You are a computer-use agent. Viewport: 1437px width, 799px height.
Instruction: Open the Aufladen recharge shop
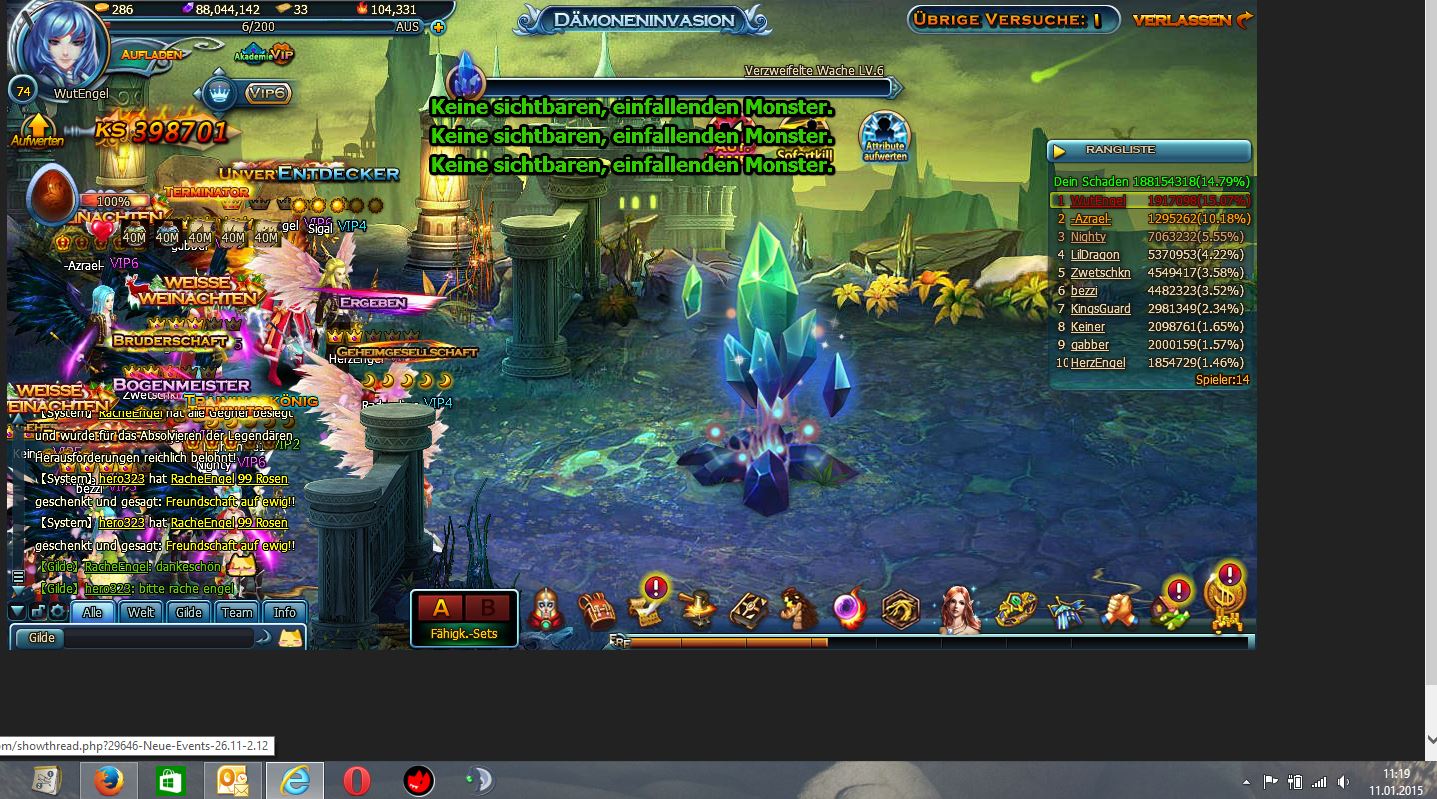pyautogui.click(x=152, y=54)
